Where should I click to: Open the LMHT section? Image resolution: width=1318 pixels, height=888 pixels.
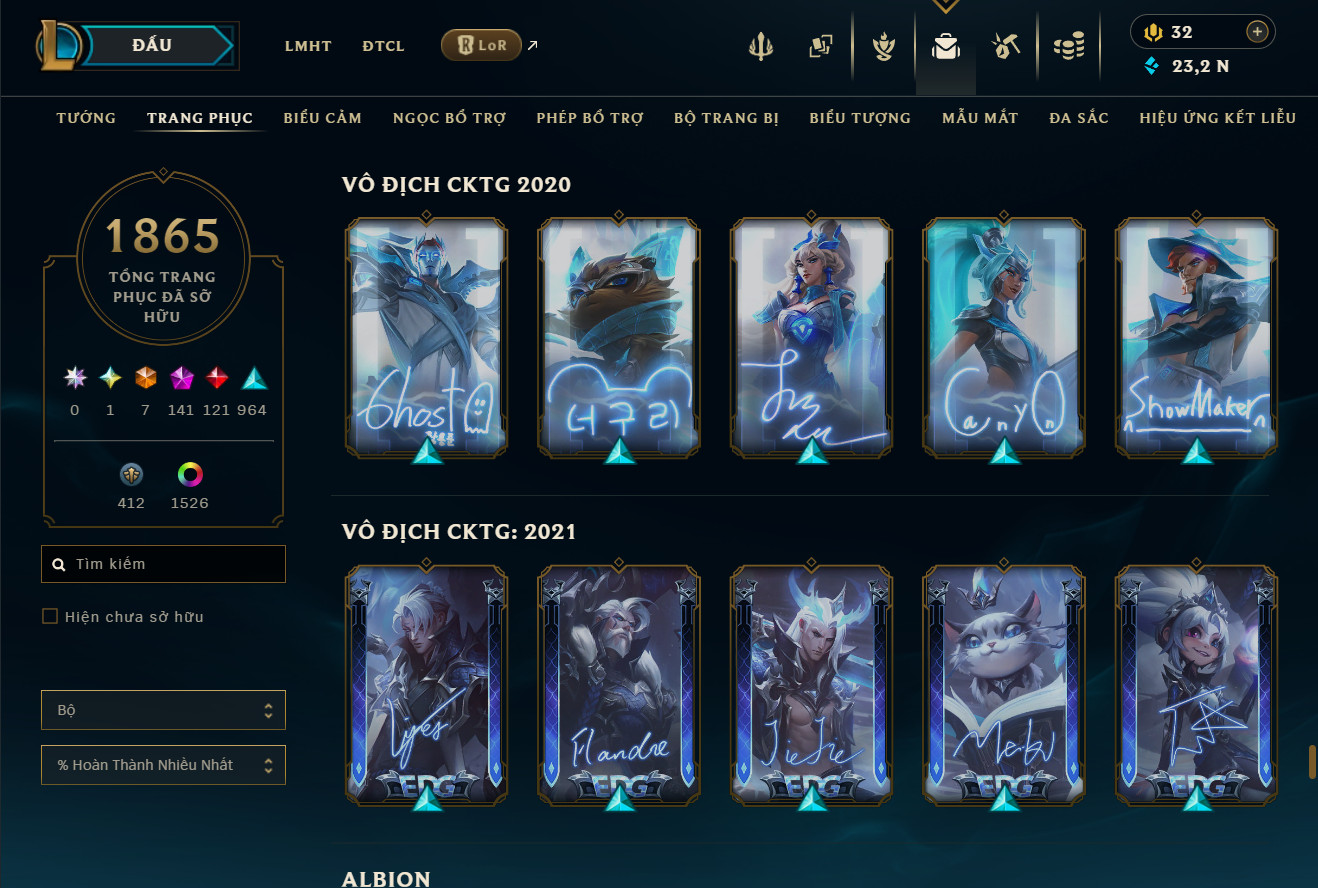pyautogui.click(x=308, y=46)
